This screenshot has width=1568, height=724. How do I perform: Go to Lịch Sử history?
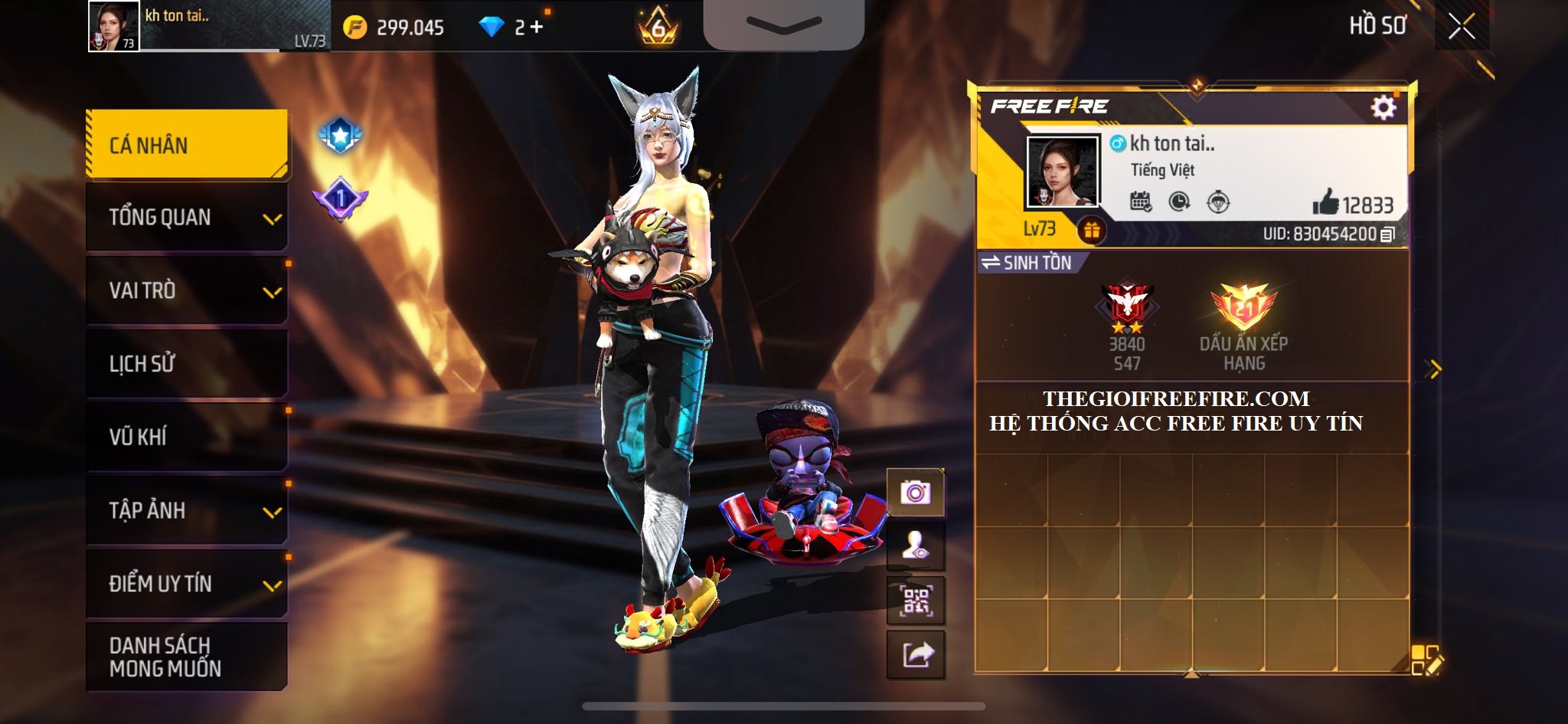pyautogui.click(x=187, y=363)
